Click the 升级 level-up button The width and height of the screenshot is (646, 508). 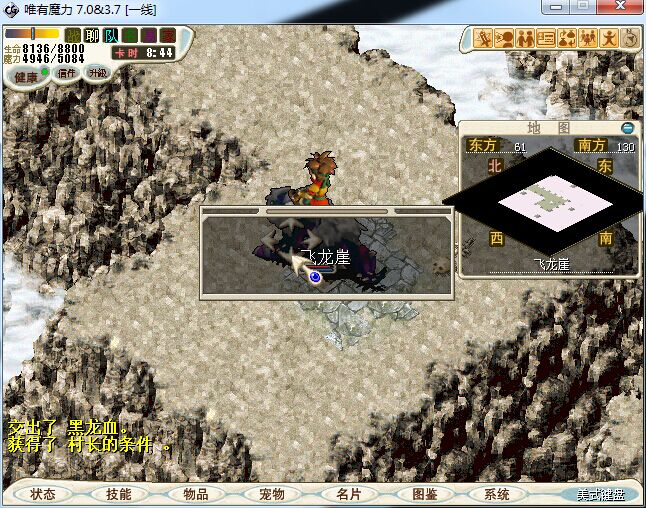[x=98, y=73]
